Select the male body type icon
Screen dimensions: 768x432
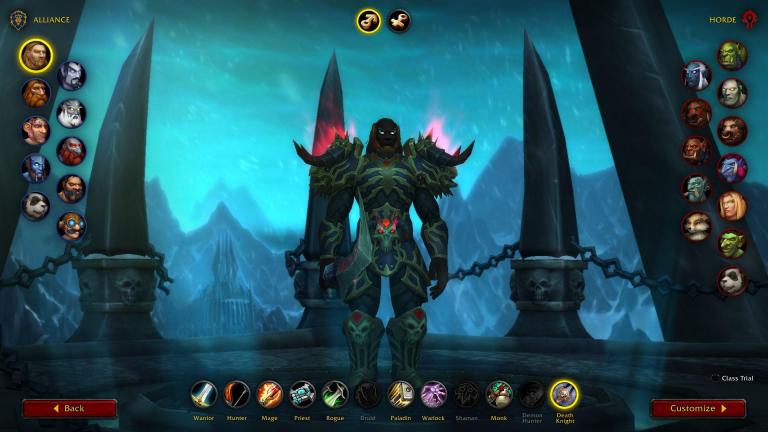[x=369, y=21]
